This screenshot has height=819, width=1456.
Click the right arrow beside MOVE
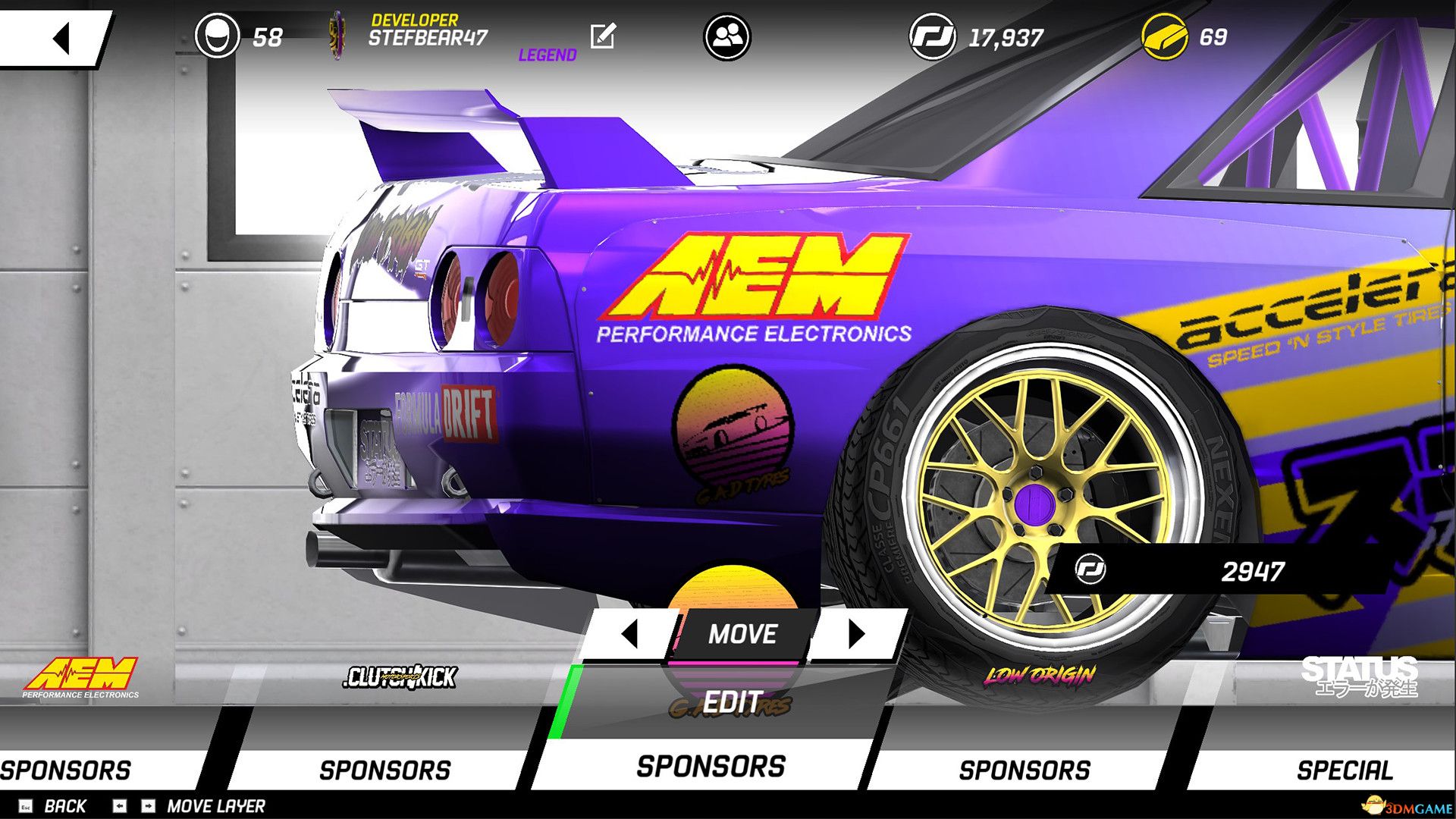[857, 634]
